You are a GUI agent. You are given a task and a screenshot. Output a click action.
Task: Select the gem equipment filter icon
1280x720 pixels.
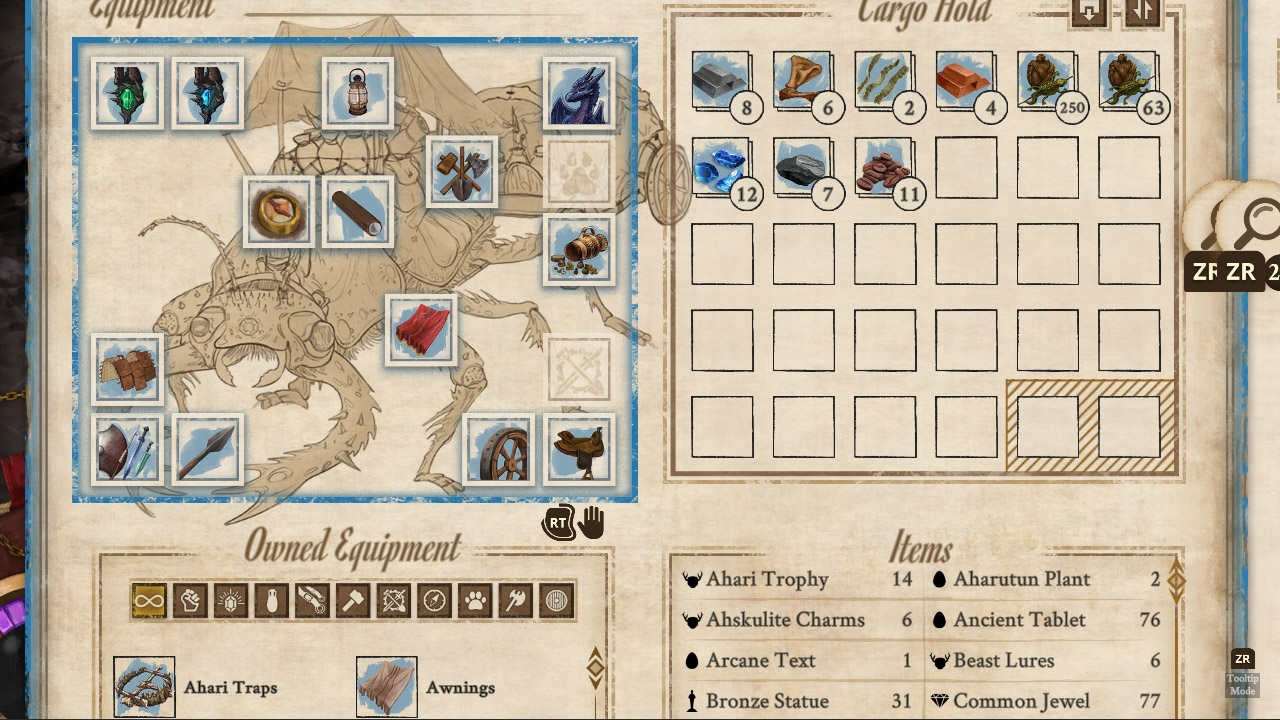[x=231, y=600]
